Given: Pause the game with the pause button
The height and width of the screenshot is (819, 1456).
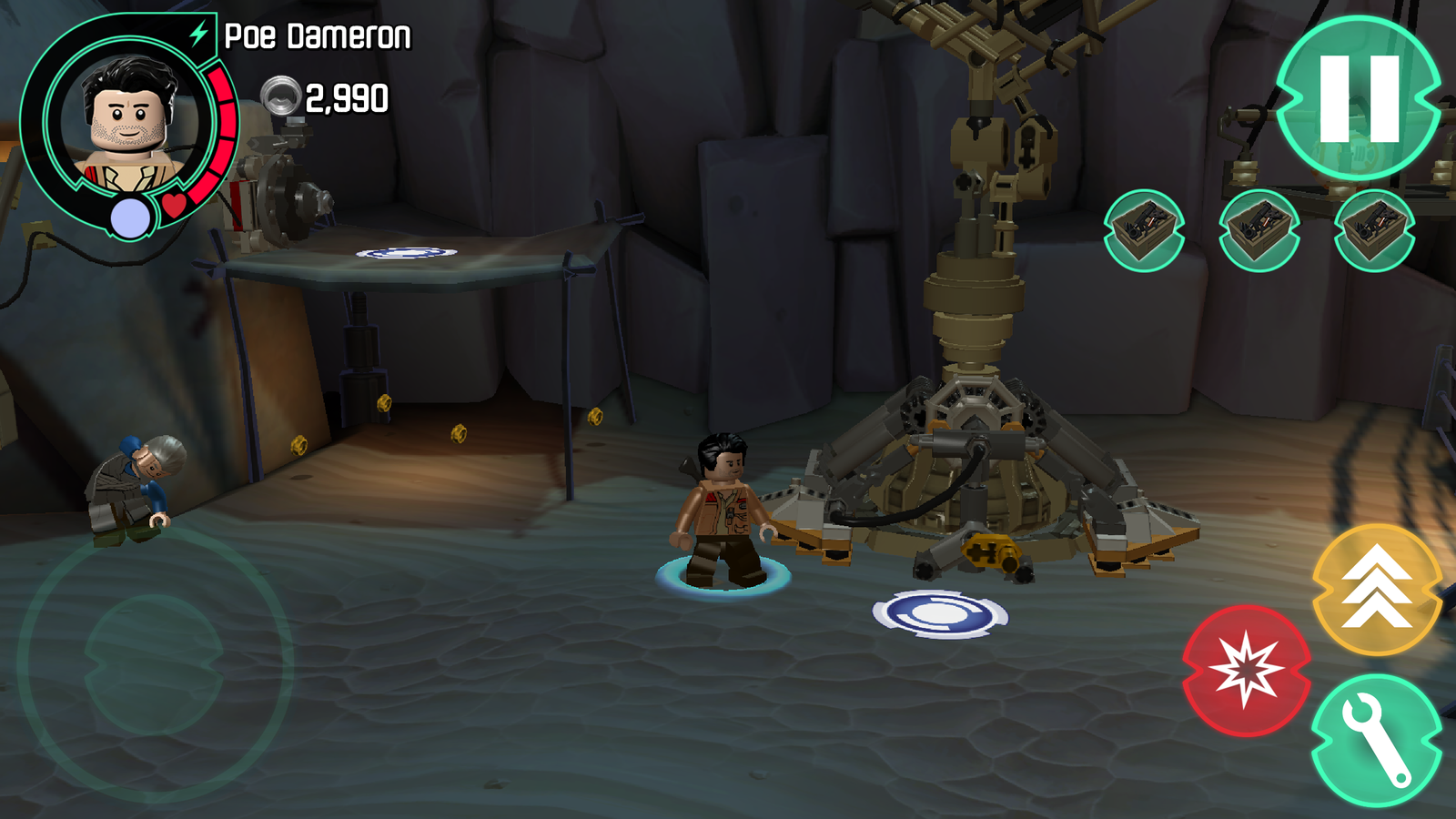Looking at the screenshot, I should click(x=1359, y=97).
